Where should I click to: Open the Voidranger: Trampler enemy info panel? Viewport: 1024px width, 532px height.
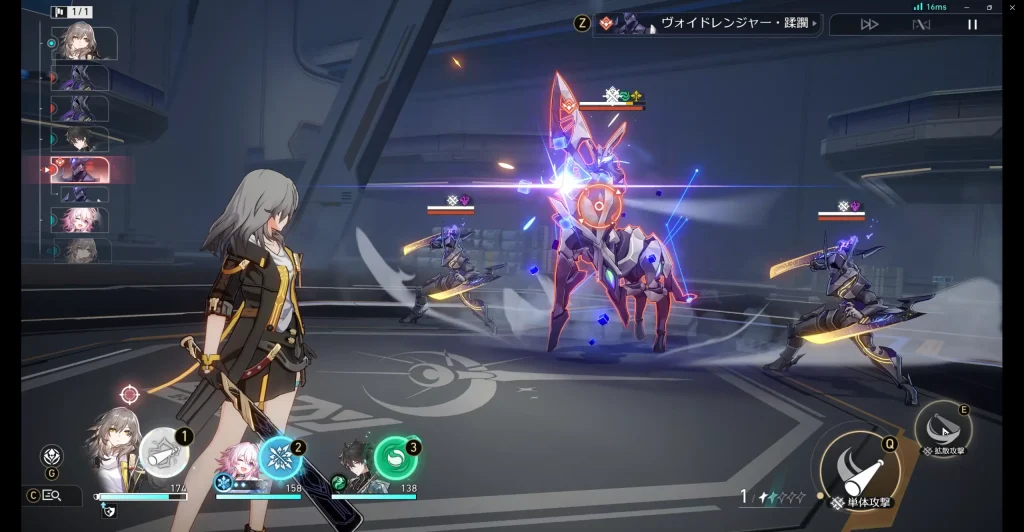706,23
